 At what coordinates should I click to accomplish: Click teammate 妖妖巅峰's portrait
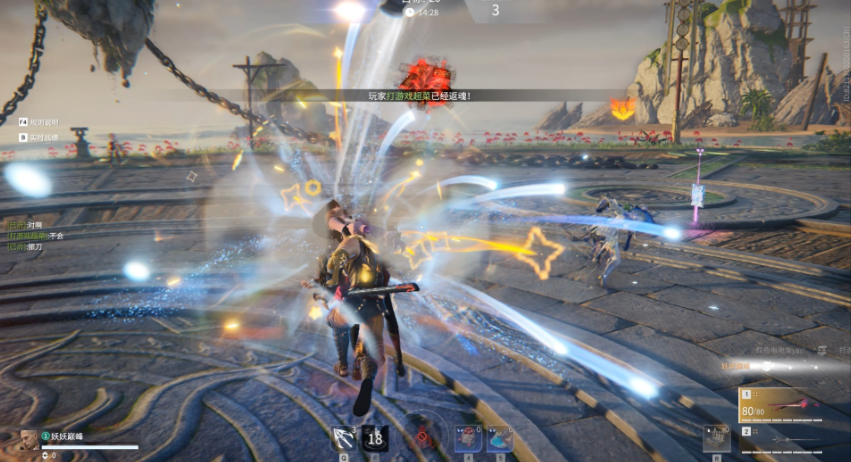28,440
